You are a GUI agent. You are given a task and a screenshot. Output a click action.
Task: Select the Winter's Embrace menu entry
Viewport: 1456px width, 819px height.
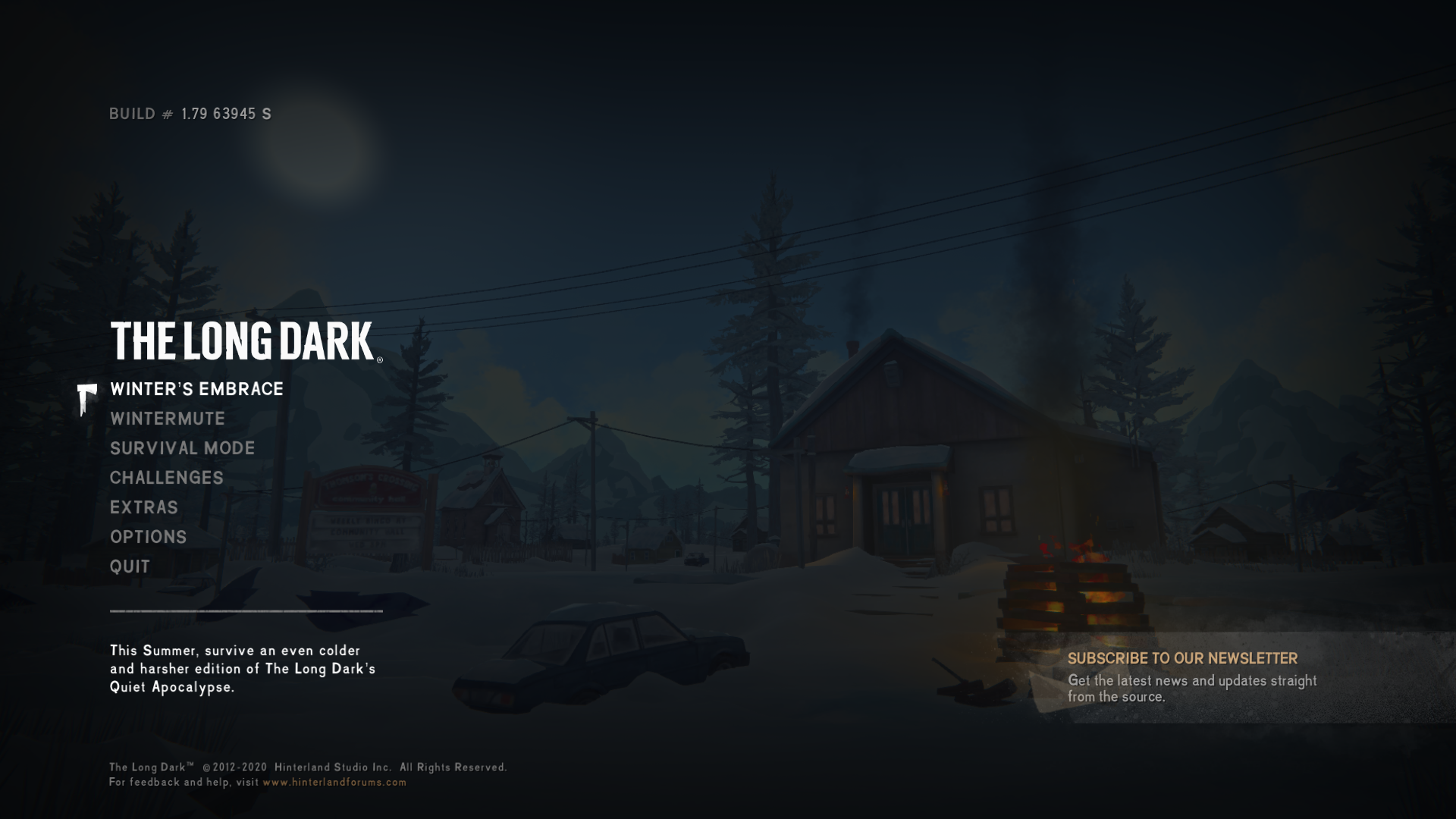coord(196,389)
